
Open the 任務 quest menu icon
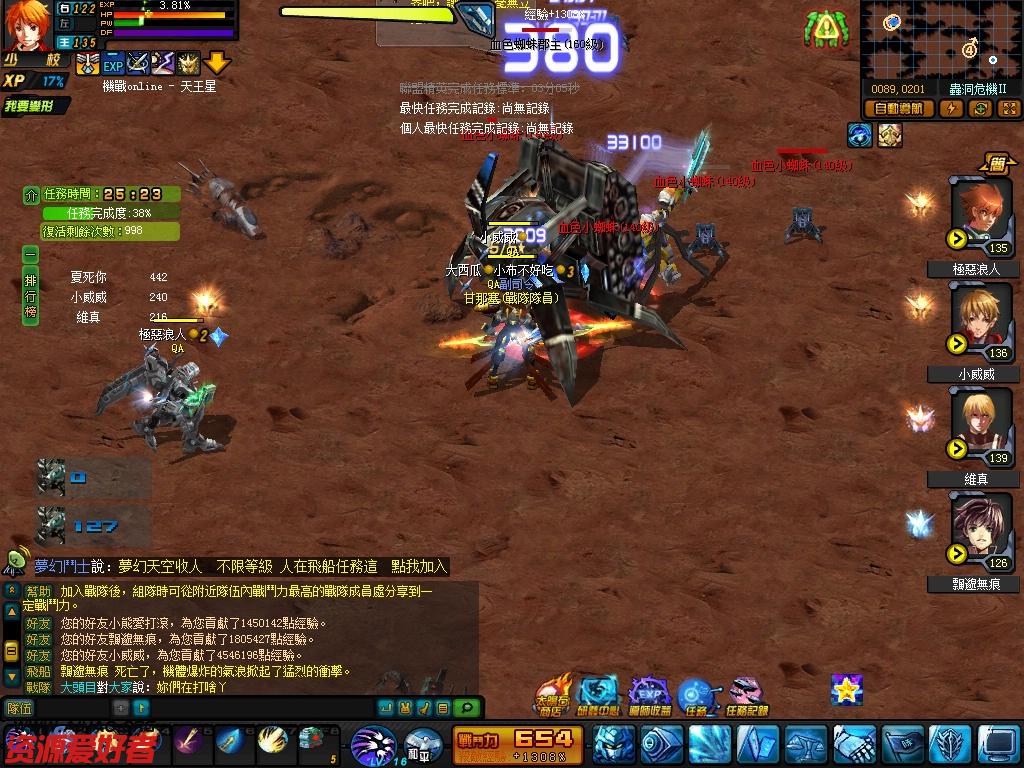[x=696, y=695]
